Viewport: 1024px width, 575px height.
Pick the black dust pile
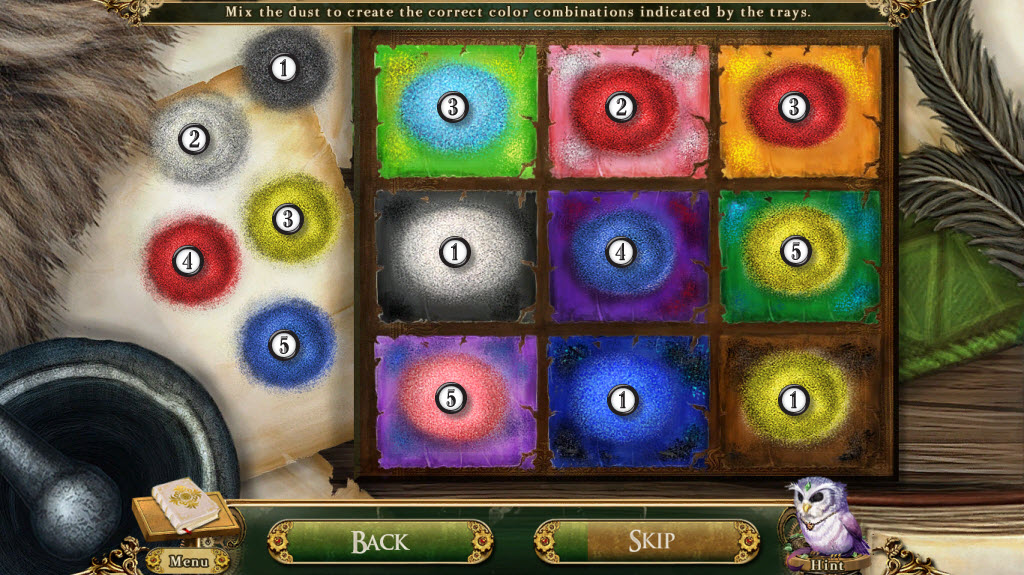tap(285, 68)
